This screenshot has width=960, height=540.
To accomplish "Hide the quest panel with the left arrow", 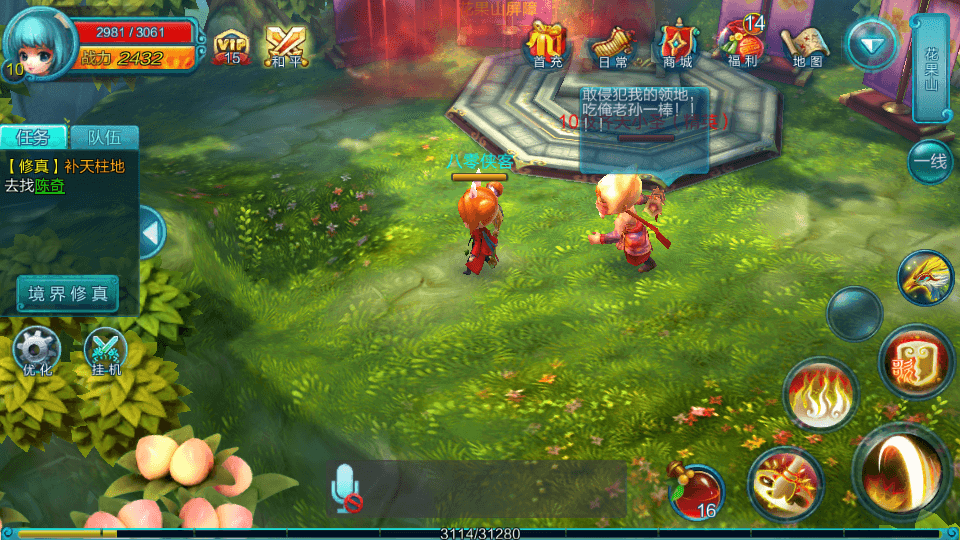I will (152, 233).
